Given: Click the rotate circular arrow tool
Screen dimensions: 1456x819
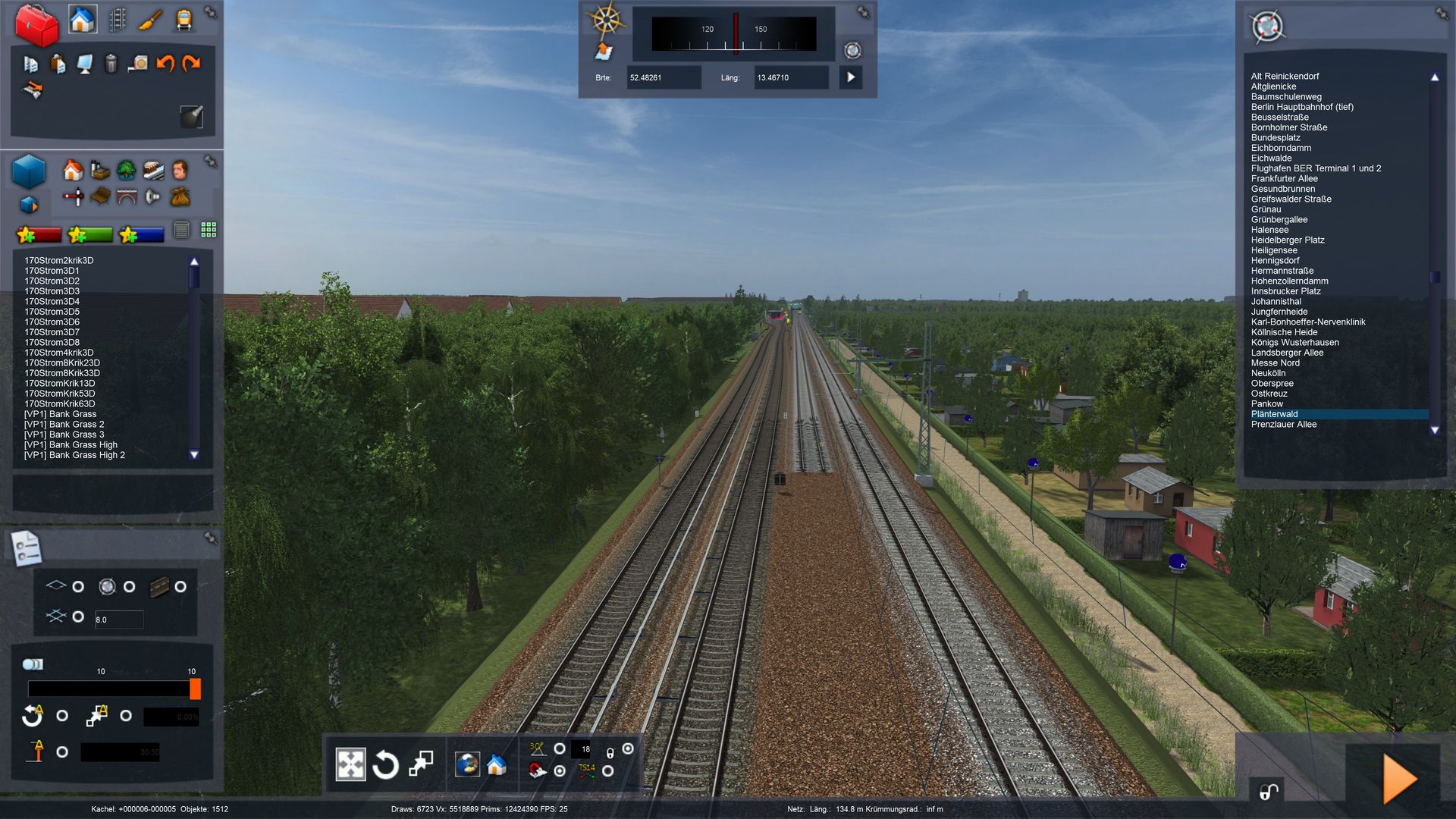Looking at the screenshot, I should tap(385, 764).
